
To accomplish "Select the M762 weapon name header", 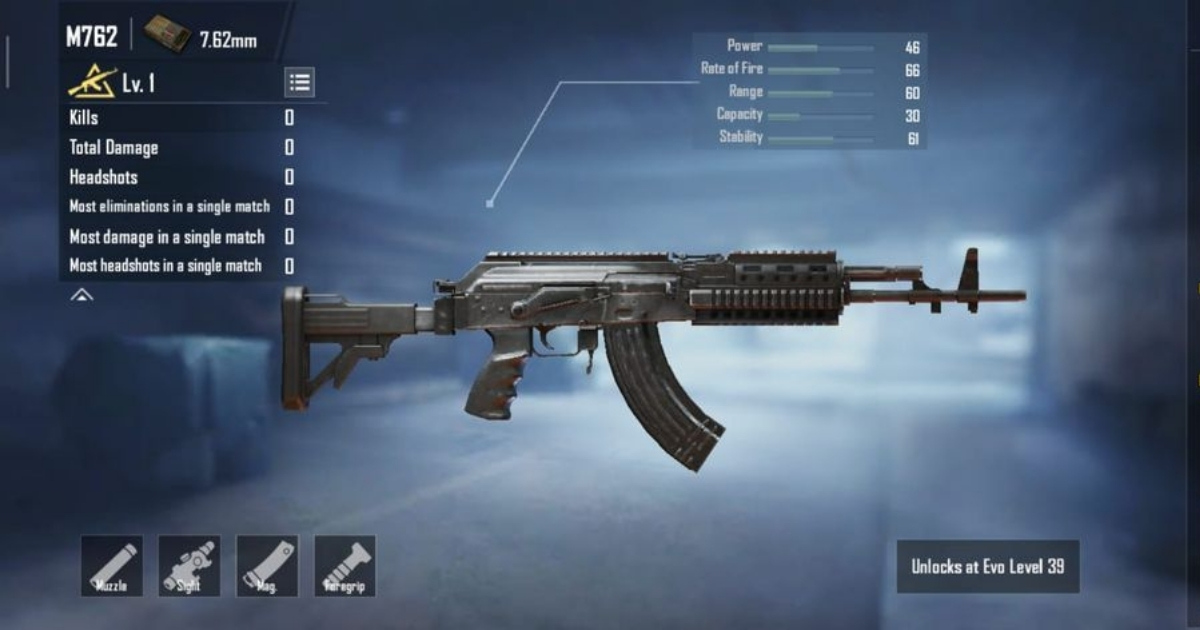I will pos(92,38).
